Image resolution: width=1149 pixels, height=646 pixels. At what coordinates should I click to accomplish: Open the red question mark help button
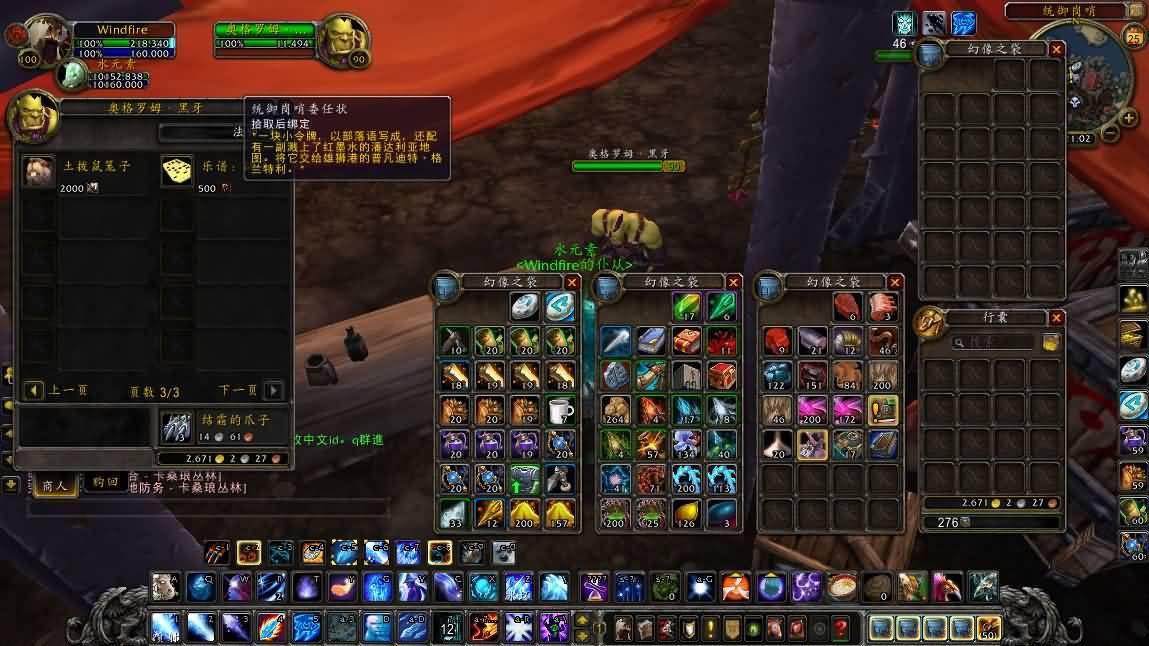(x=841, y=628)
